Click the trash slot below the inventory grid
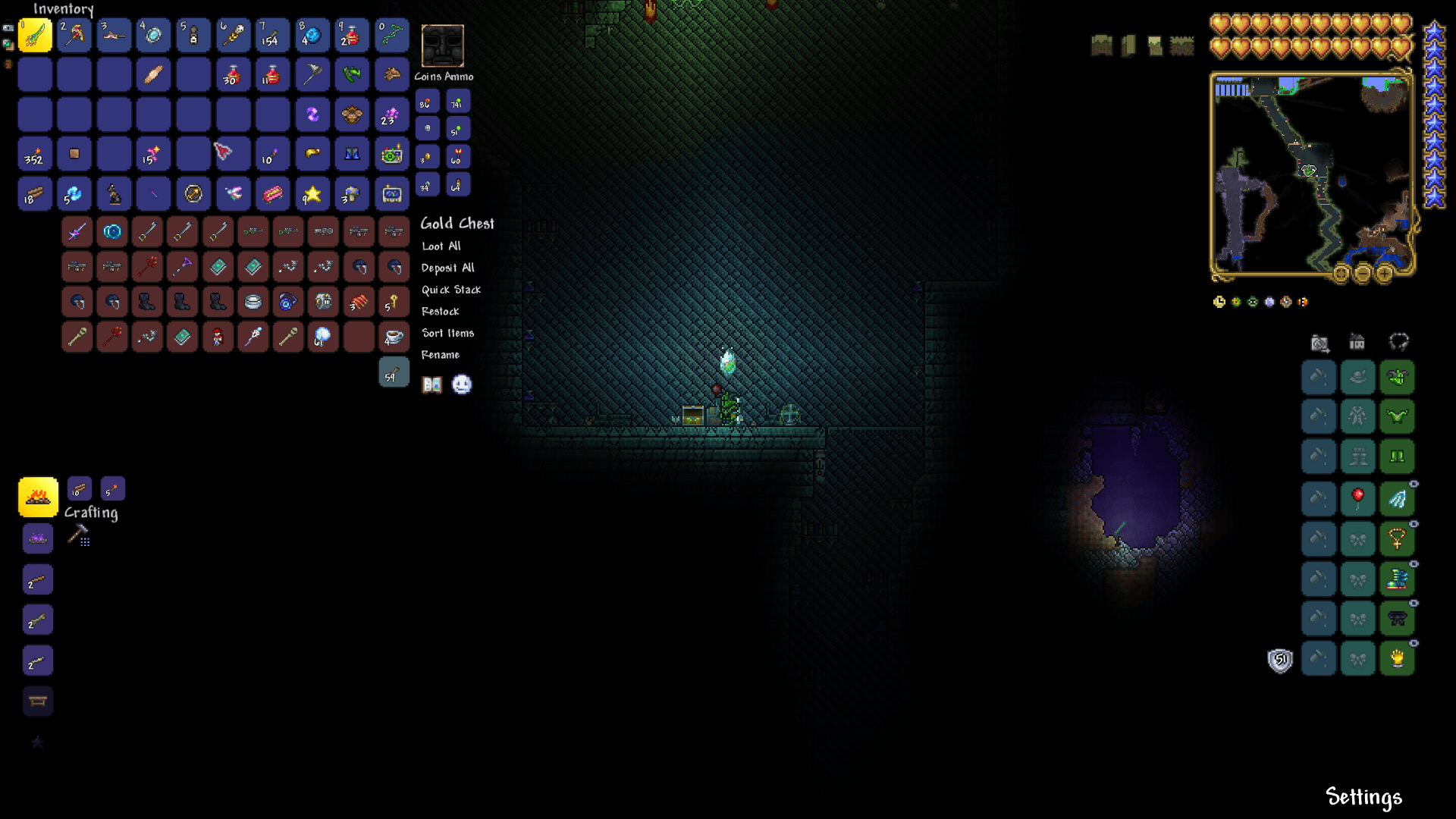 394,372
